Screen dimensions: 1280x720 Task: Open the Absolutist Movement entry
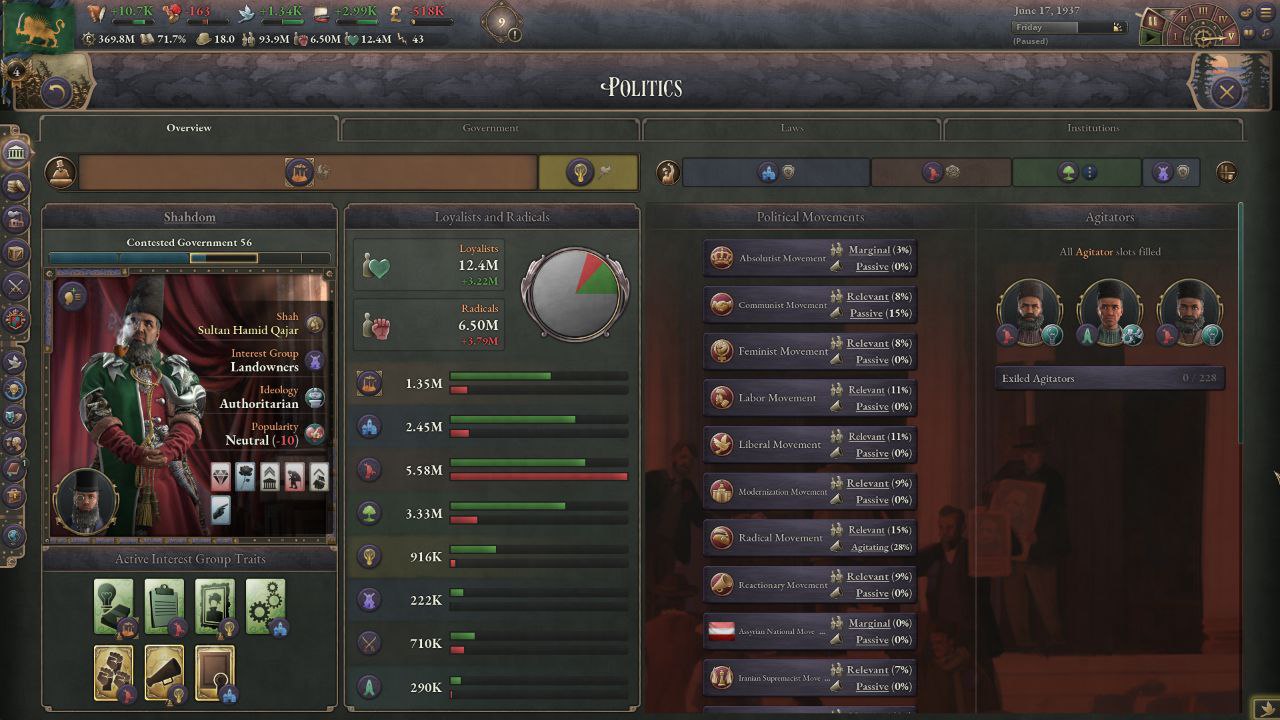(x=770, y=258)
